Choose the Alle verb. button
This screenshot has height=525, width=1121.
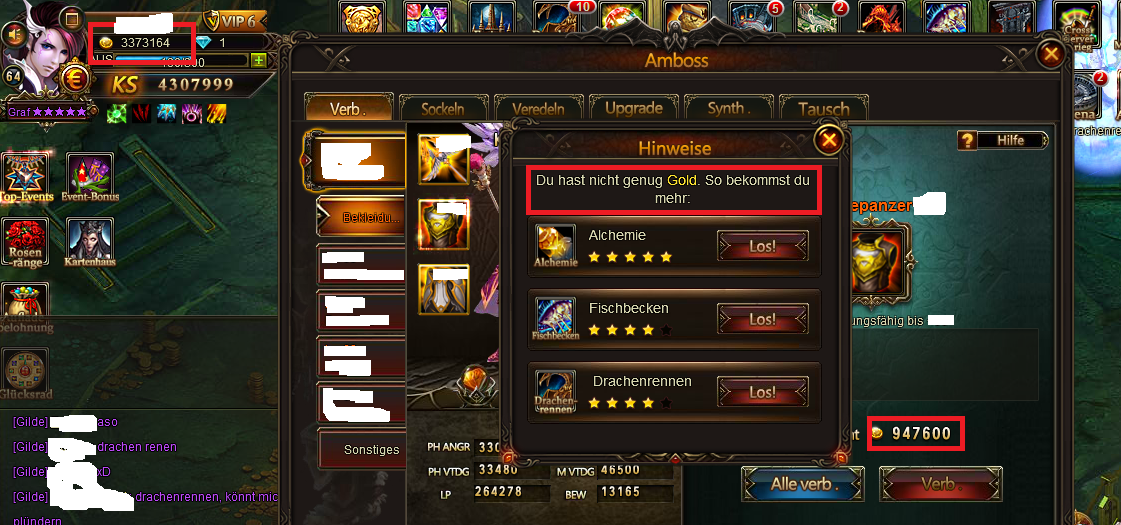[x=802, y=485]
